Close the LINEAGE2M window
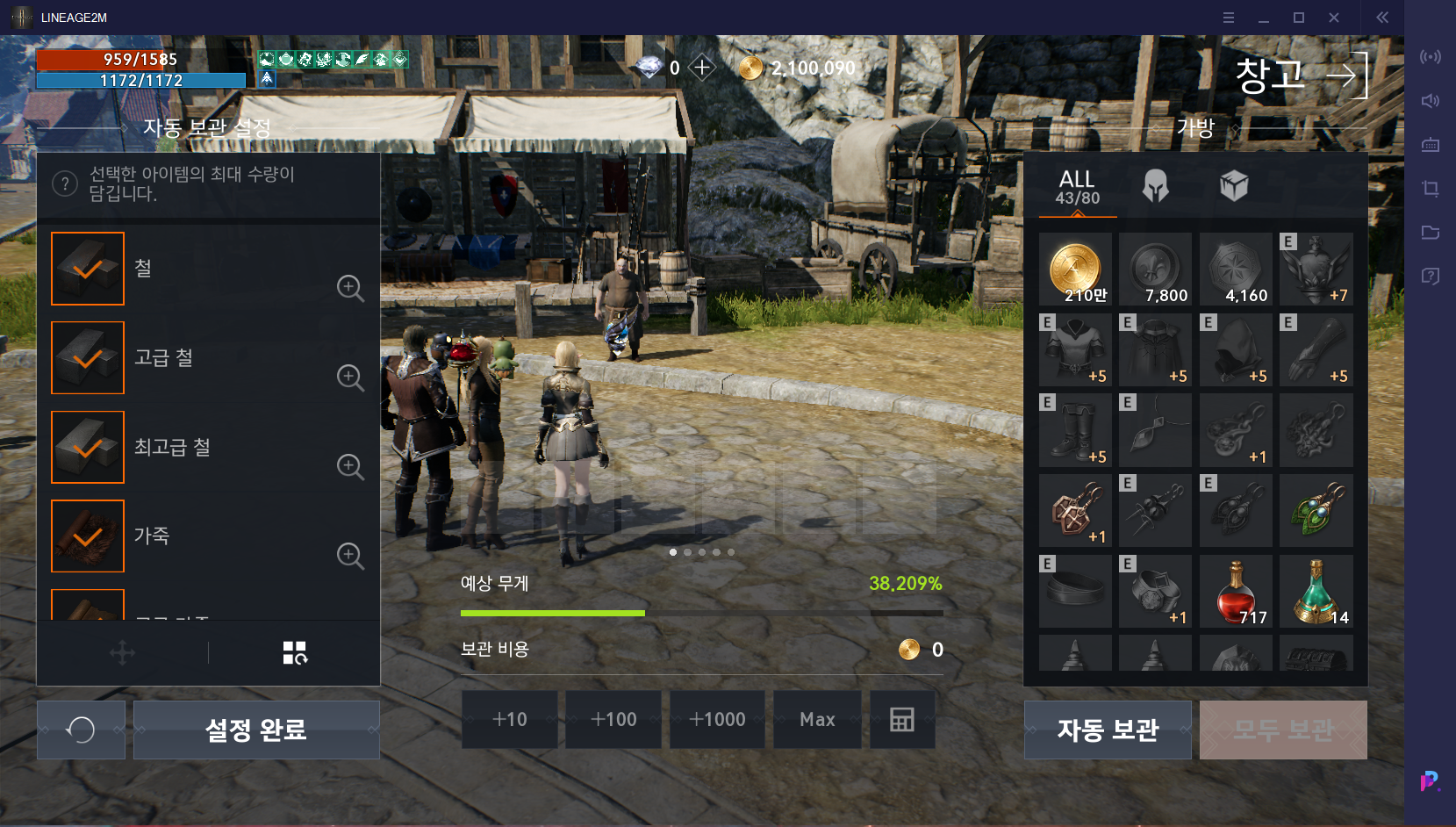Viewport: 1456px width, 827px height. 1334,18
